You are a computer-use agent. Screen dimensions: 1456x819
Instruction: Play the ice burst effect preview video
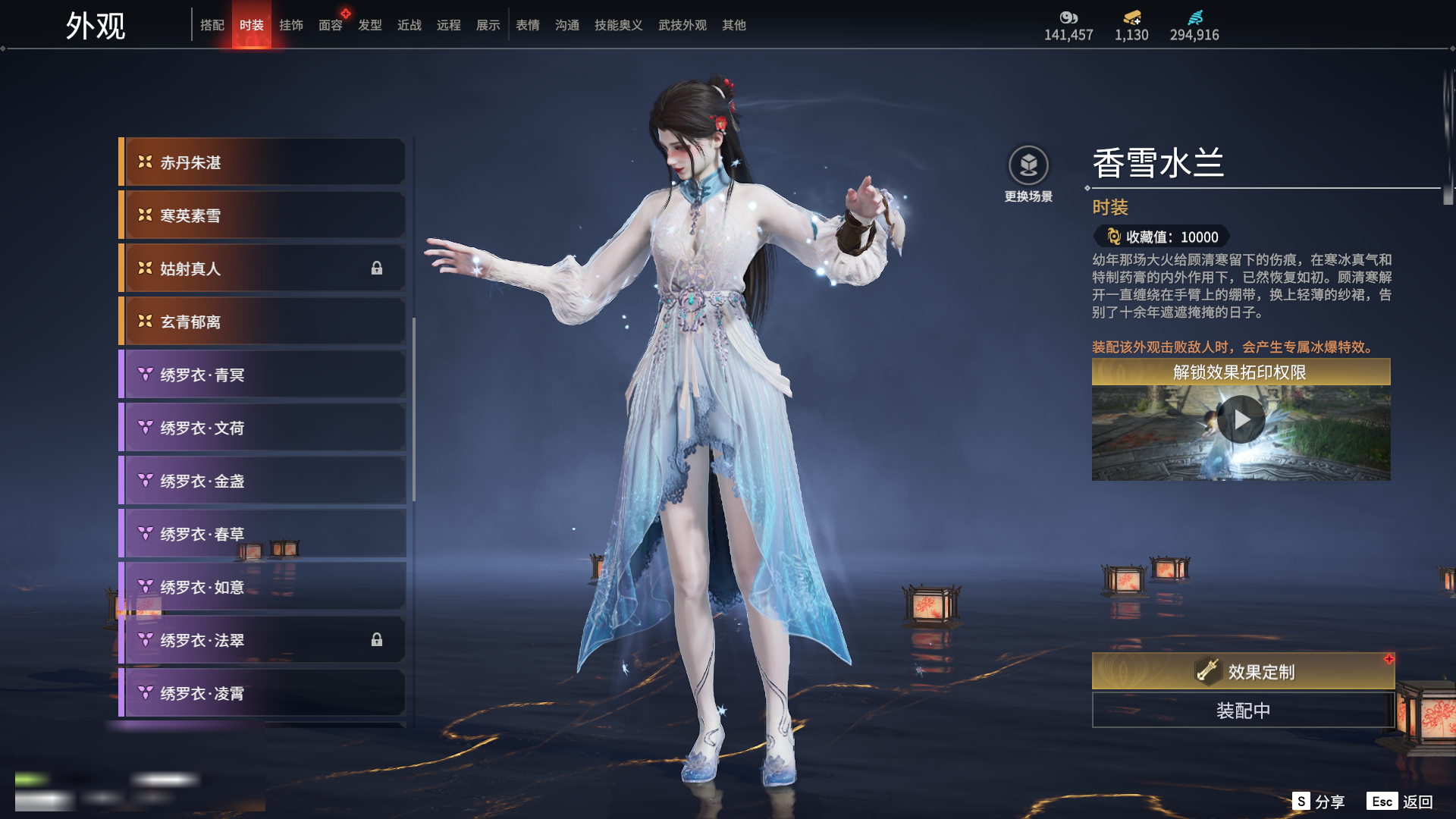[1241, 419]
